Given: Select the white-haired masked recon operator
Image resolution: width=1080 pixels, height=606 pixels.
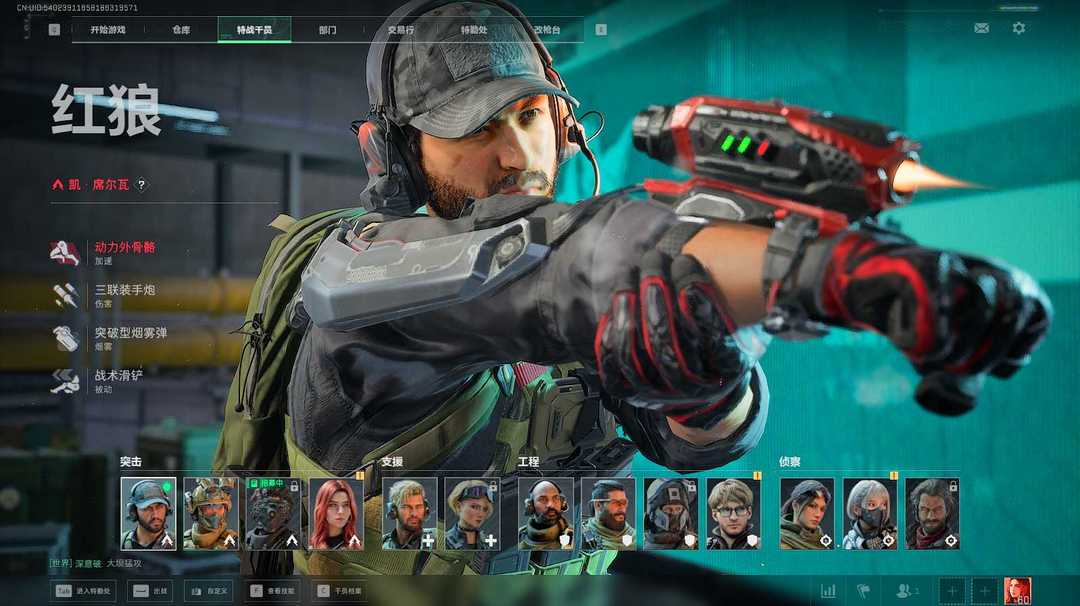Looking at the screenshot, I should pyautogui.click(x=869, y=513).
